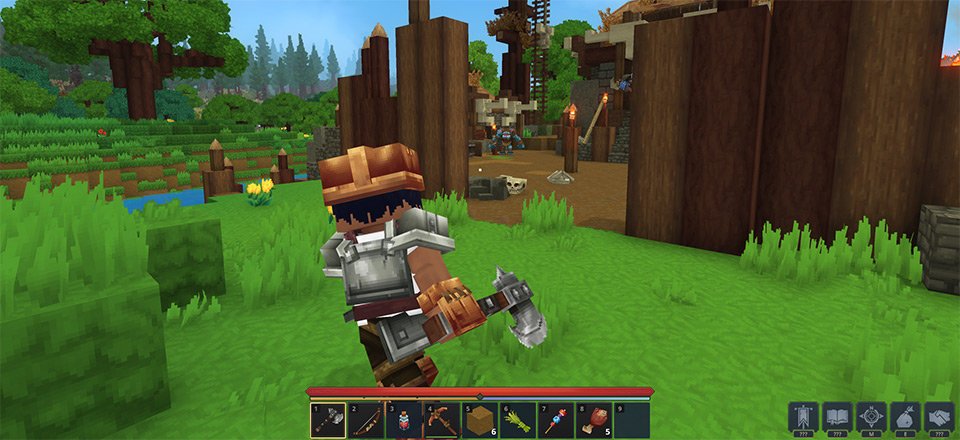The image size is (960, 440).
Task: Select the red and blue skewer item
Action: coord(556,420)
